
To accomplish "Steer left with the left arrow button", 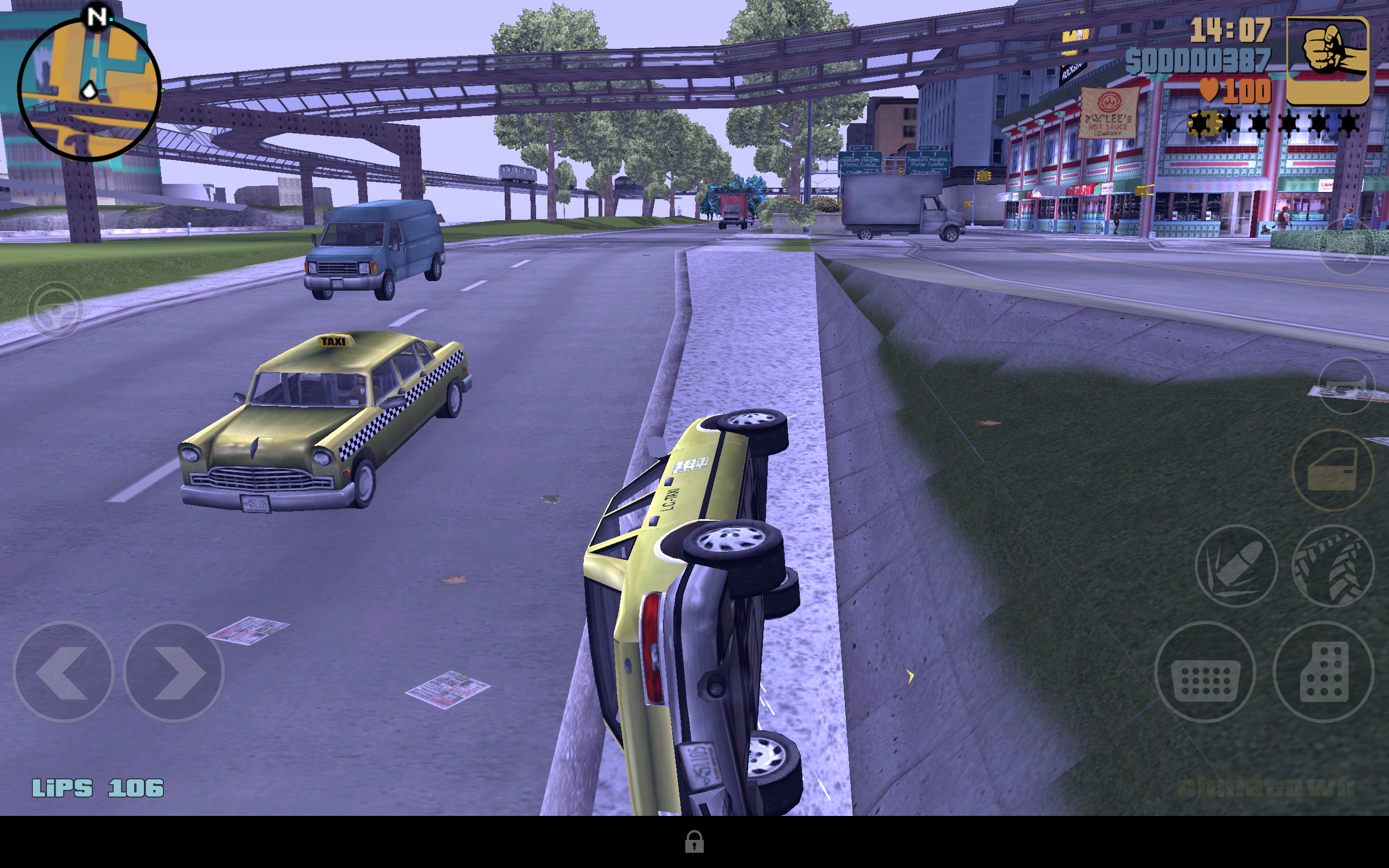I will (63, 672).
